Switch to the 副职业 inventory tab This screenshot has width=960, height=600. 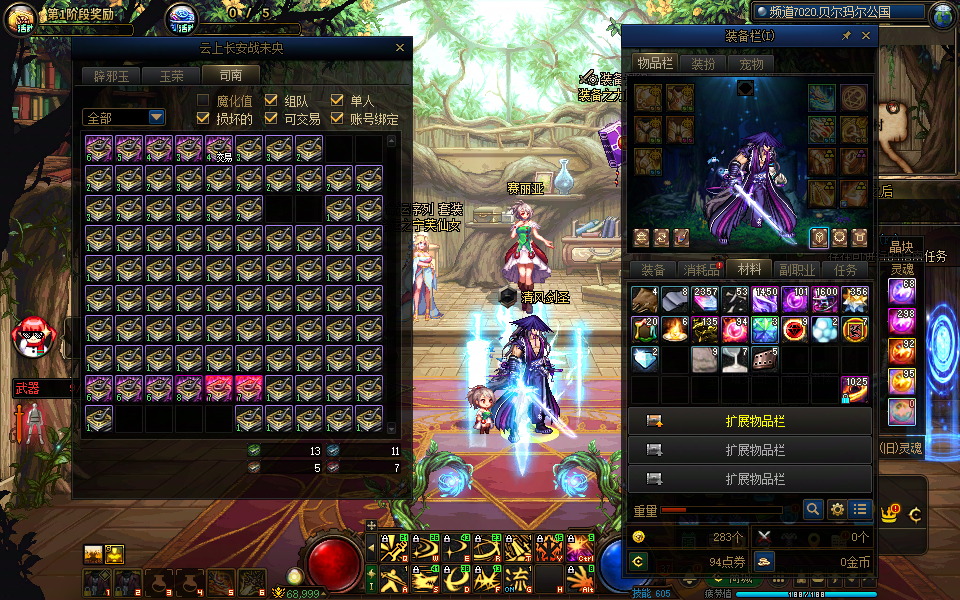click(797, 269)
